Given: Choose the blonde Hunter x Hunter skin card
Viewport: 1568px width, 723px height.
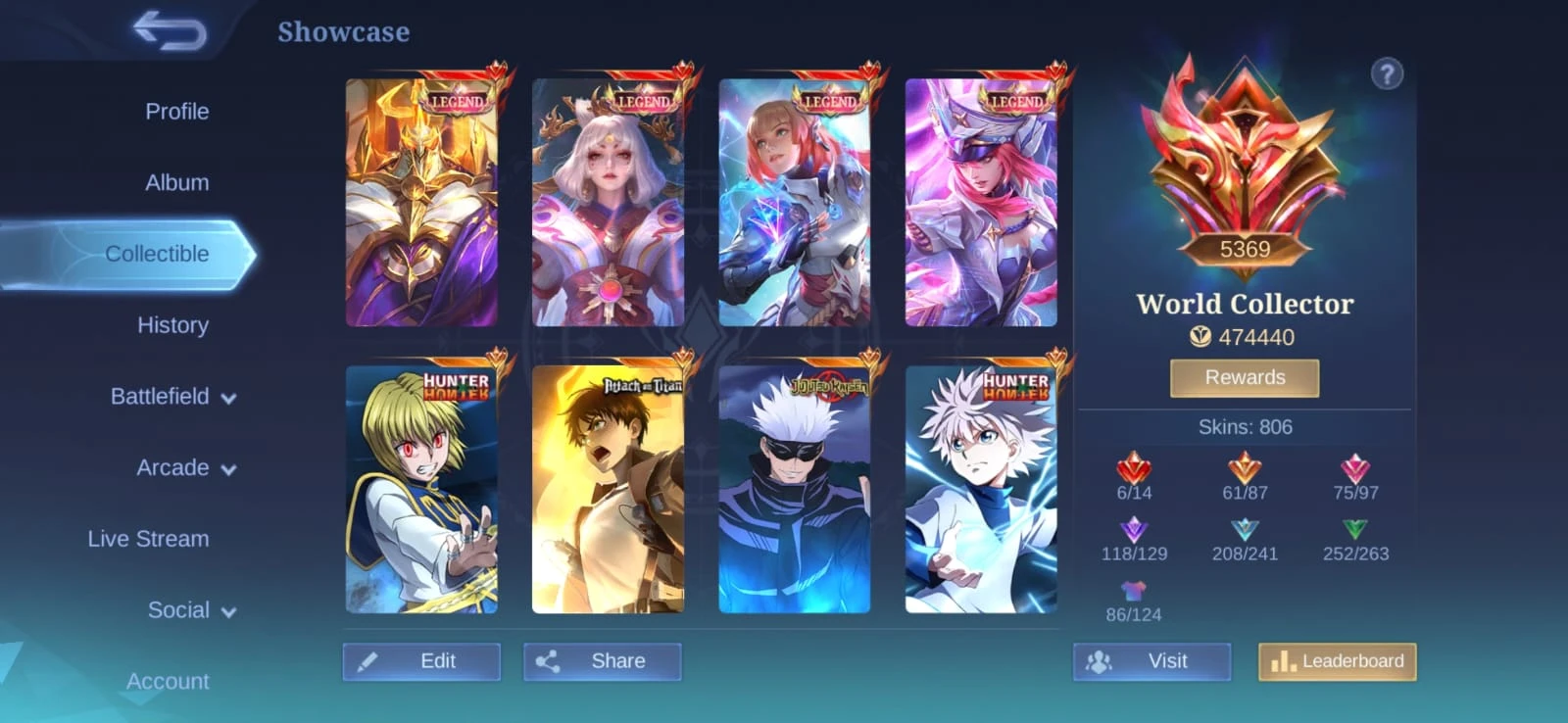Looking at the screenshot, I should click(421, 490).
